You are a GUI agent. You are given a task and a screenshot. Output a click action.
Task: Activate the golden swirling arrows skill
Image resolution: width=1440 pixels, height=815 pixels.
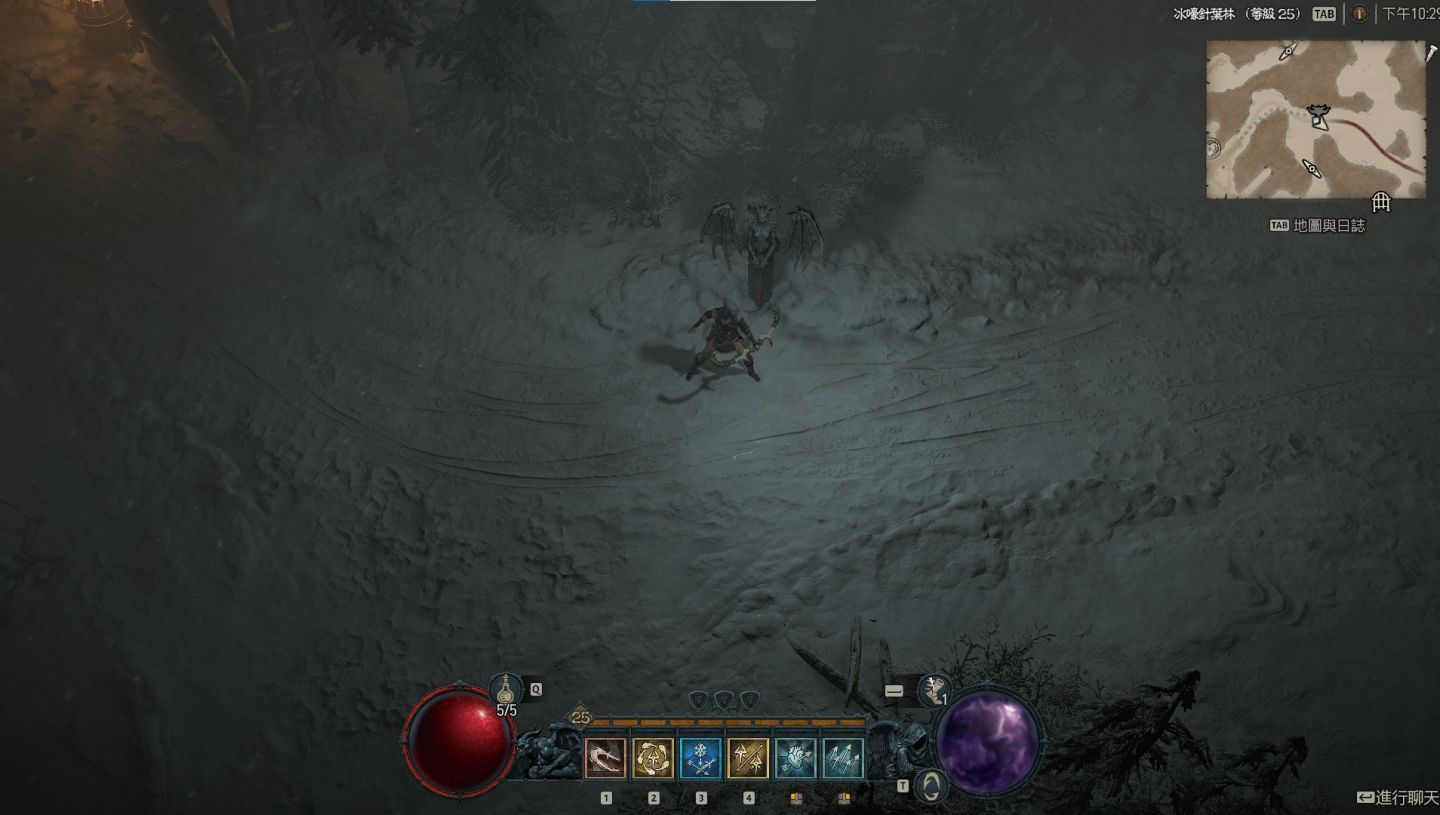[653, 758]
